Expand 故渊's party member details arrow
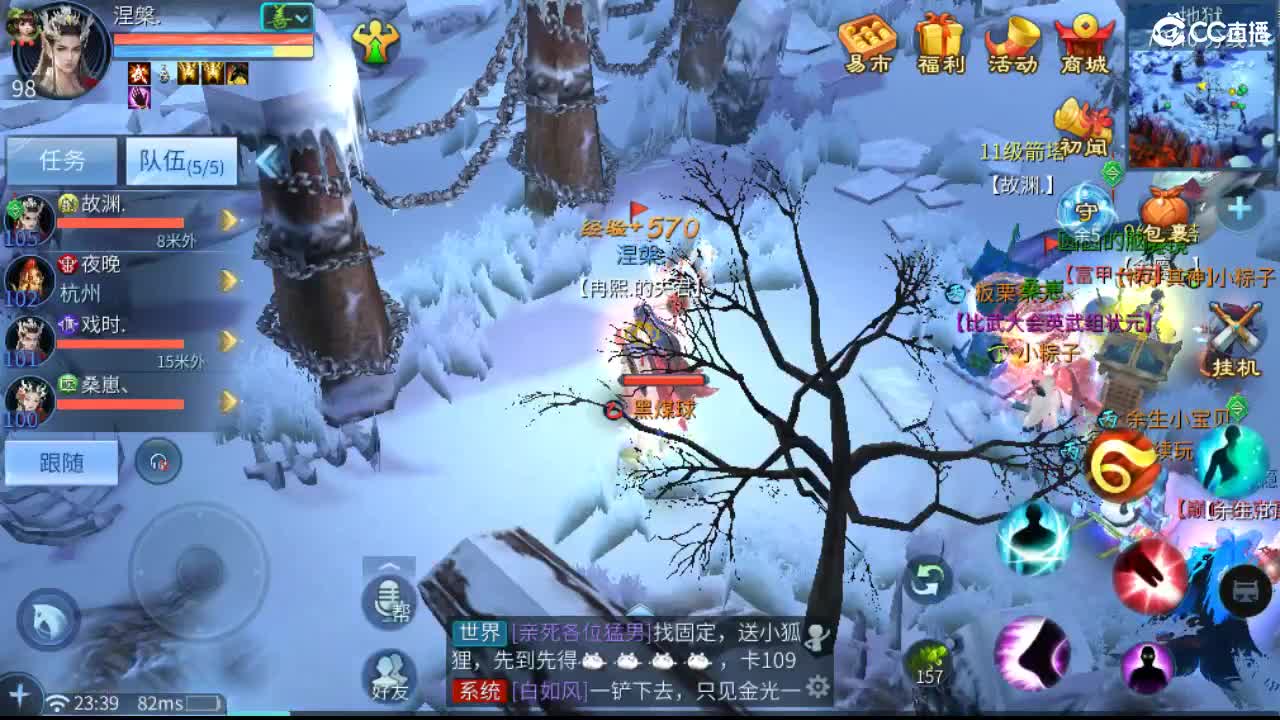 click(228, 218)
